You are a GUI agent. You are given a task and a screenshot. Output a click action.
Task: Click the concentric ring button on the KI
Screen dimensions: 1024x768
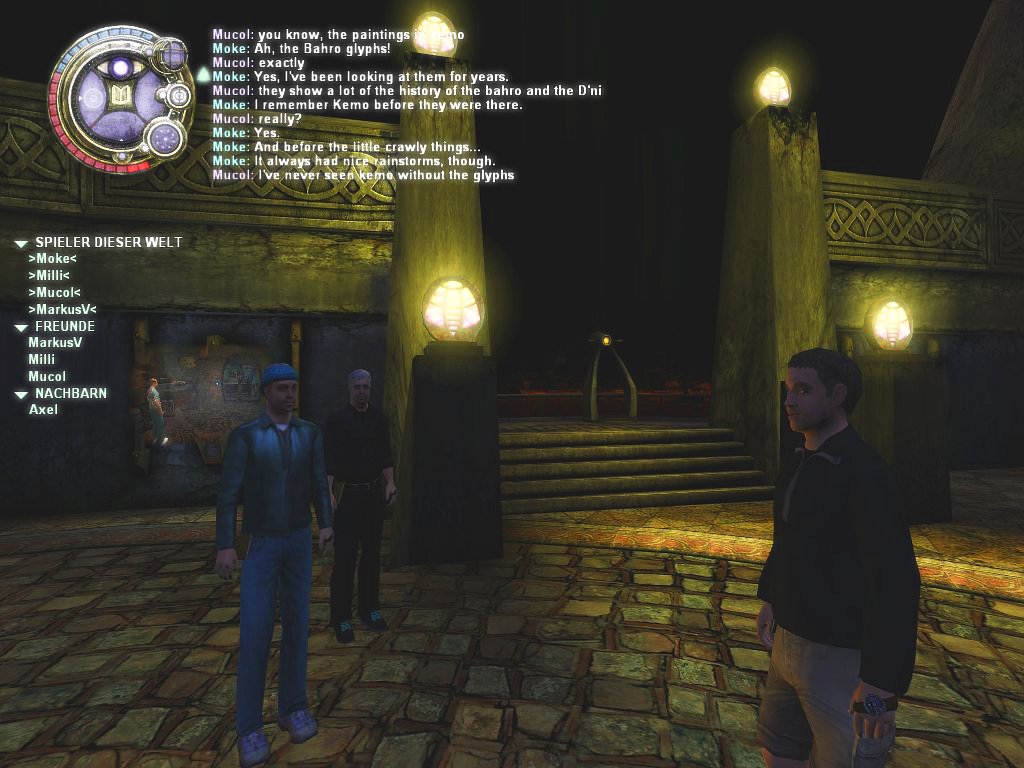point(179,96)
